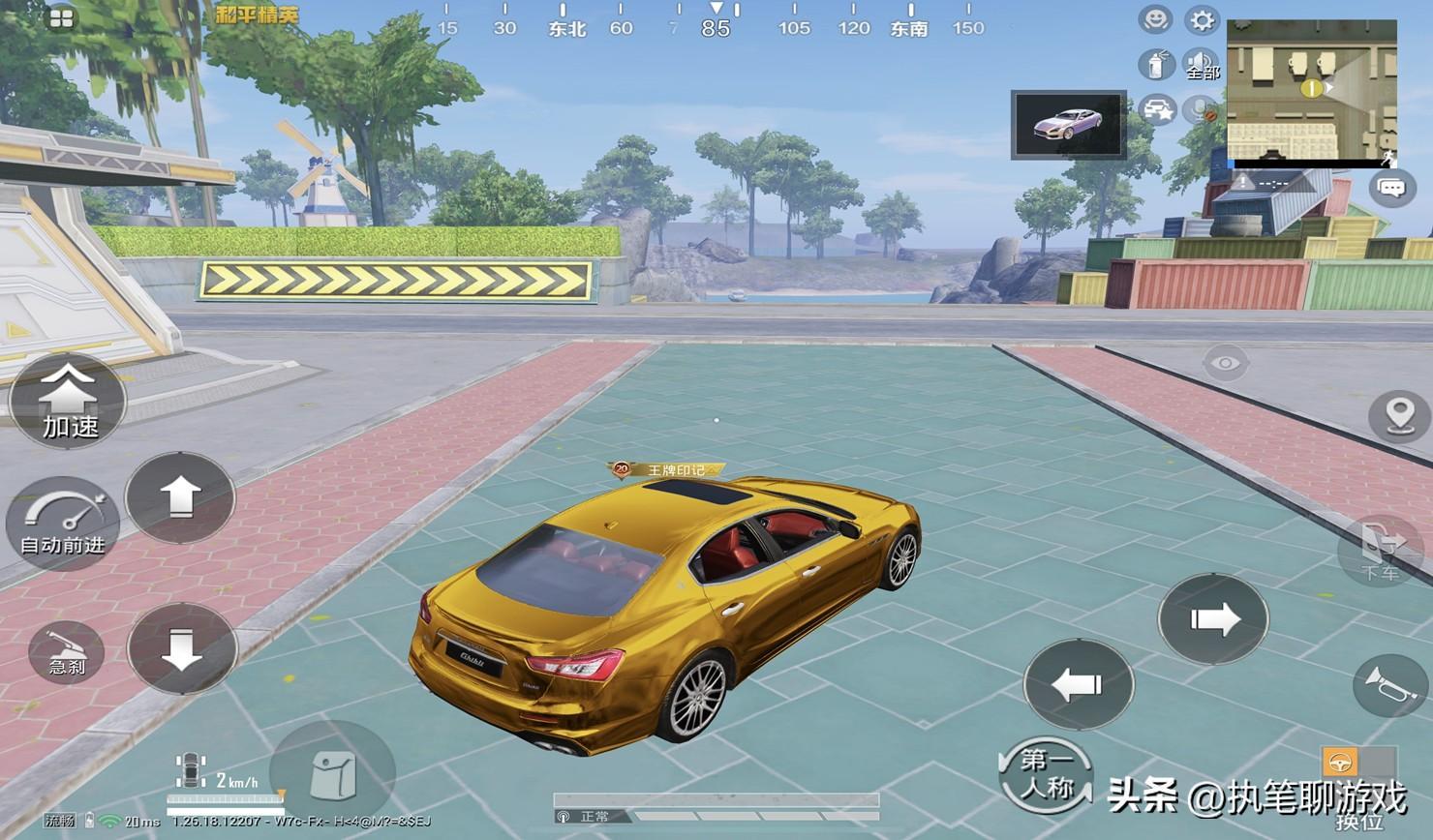Toggle the muted microphone
1433x840 pixels.
point(1204,110)
